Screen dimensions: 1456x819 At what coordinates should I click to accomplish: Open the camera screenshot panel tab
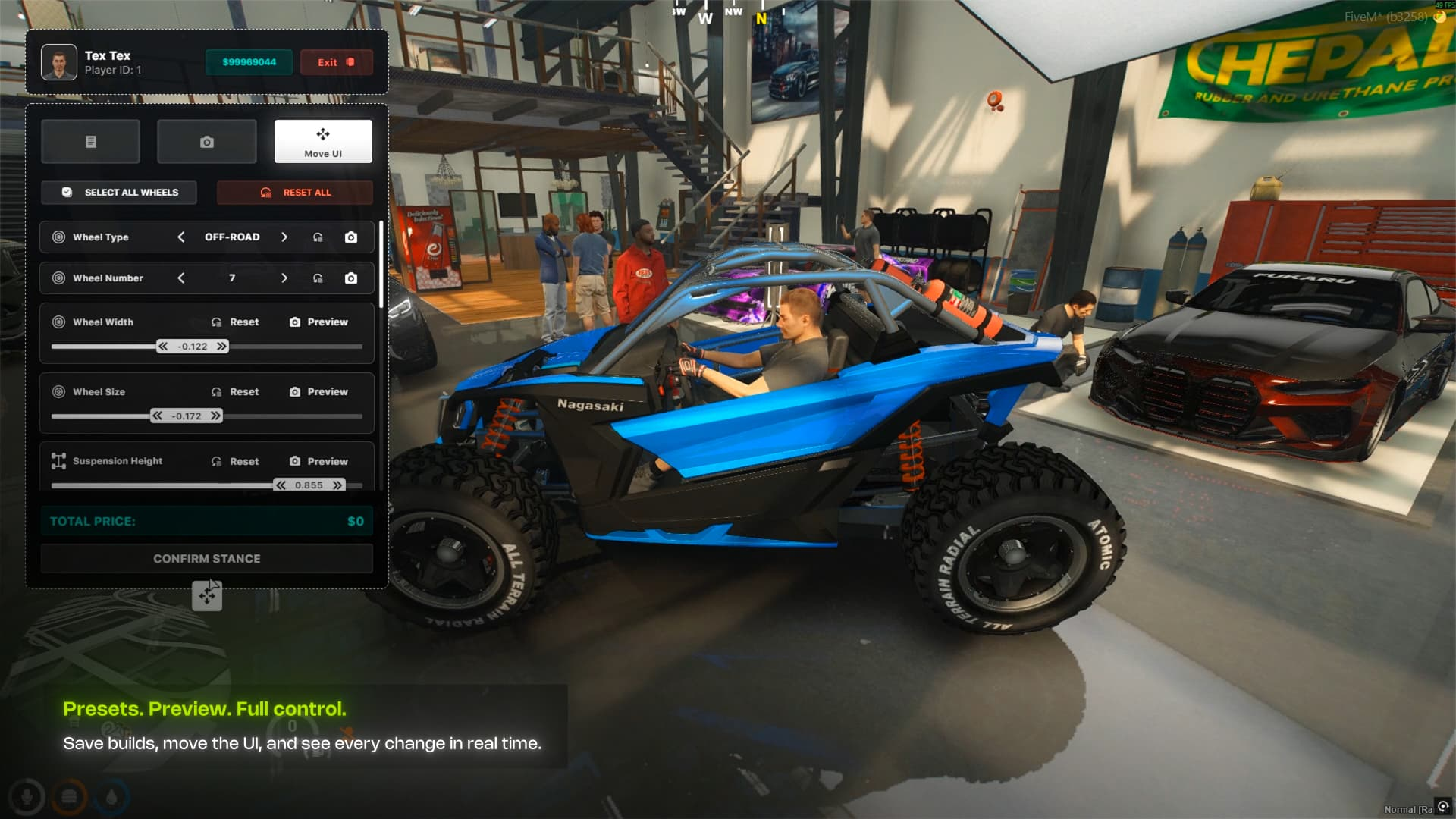(x=206, y=141)
